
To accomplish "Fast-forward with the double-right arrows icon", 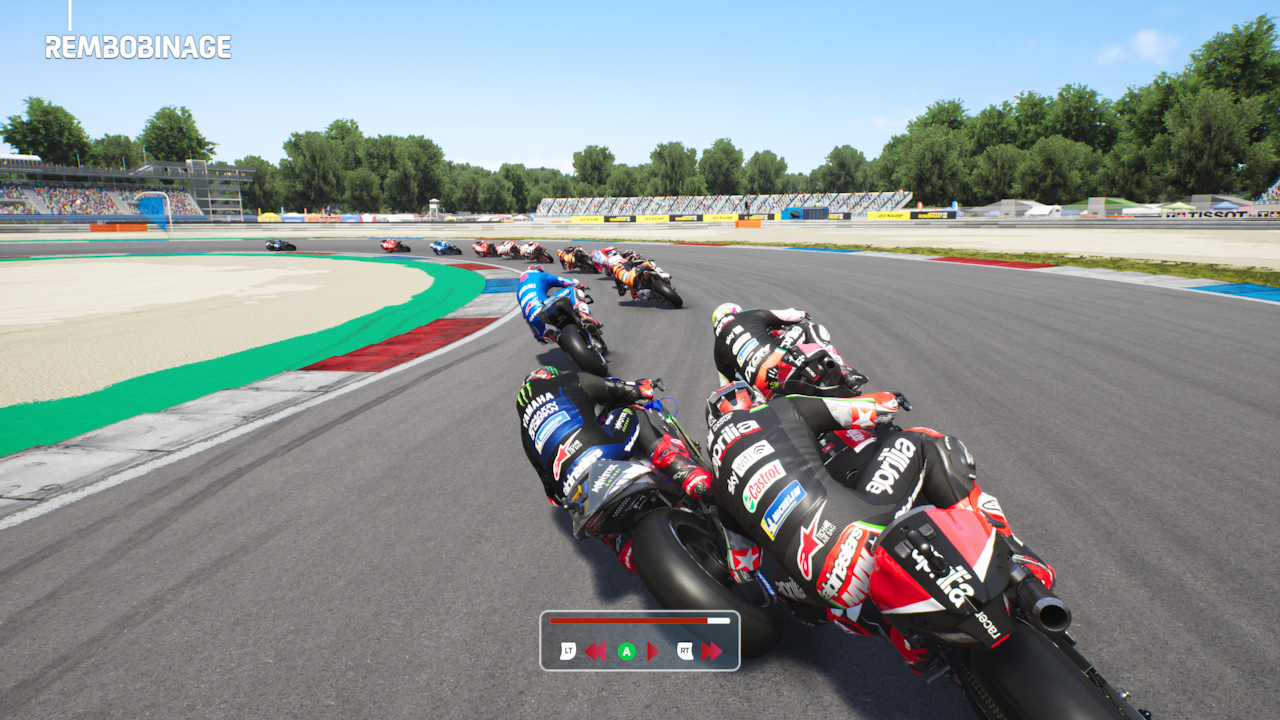I will click(711, 652).
